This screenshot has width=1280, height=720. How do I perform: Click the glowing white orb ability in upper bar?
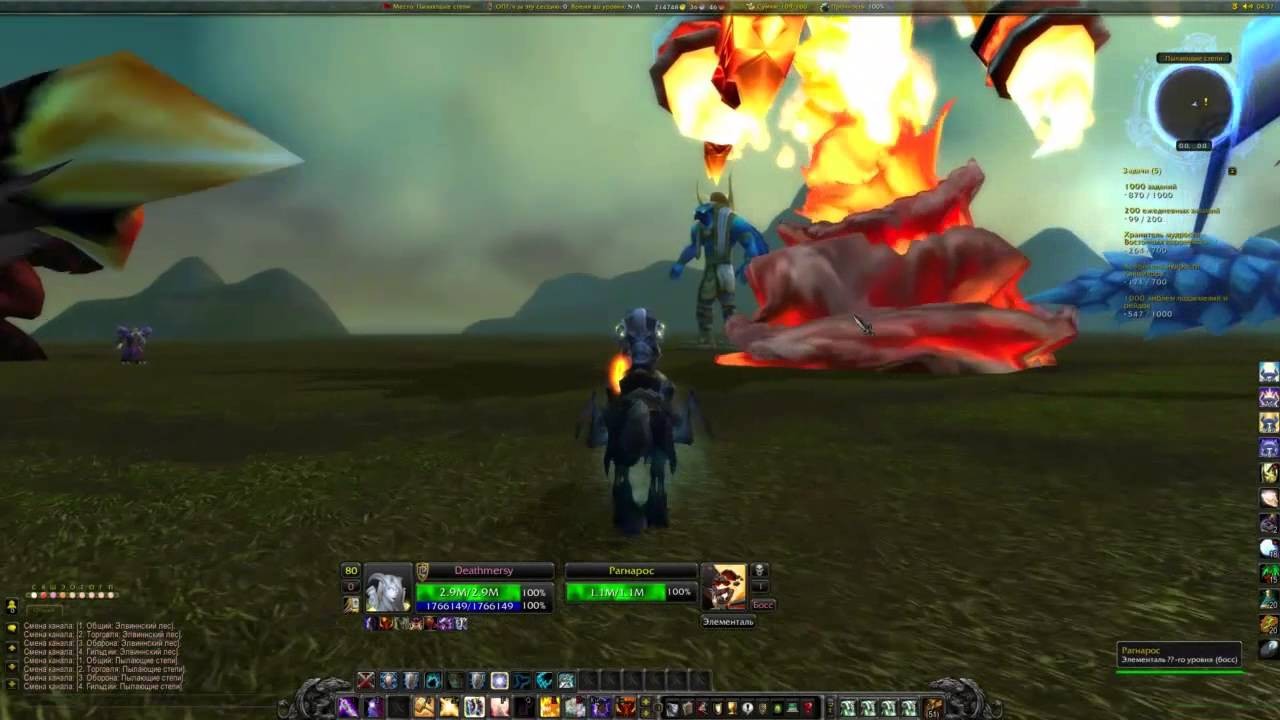499,681
